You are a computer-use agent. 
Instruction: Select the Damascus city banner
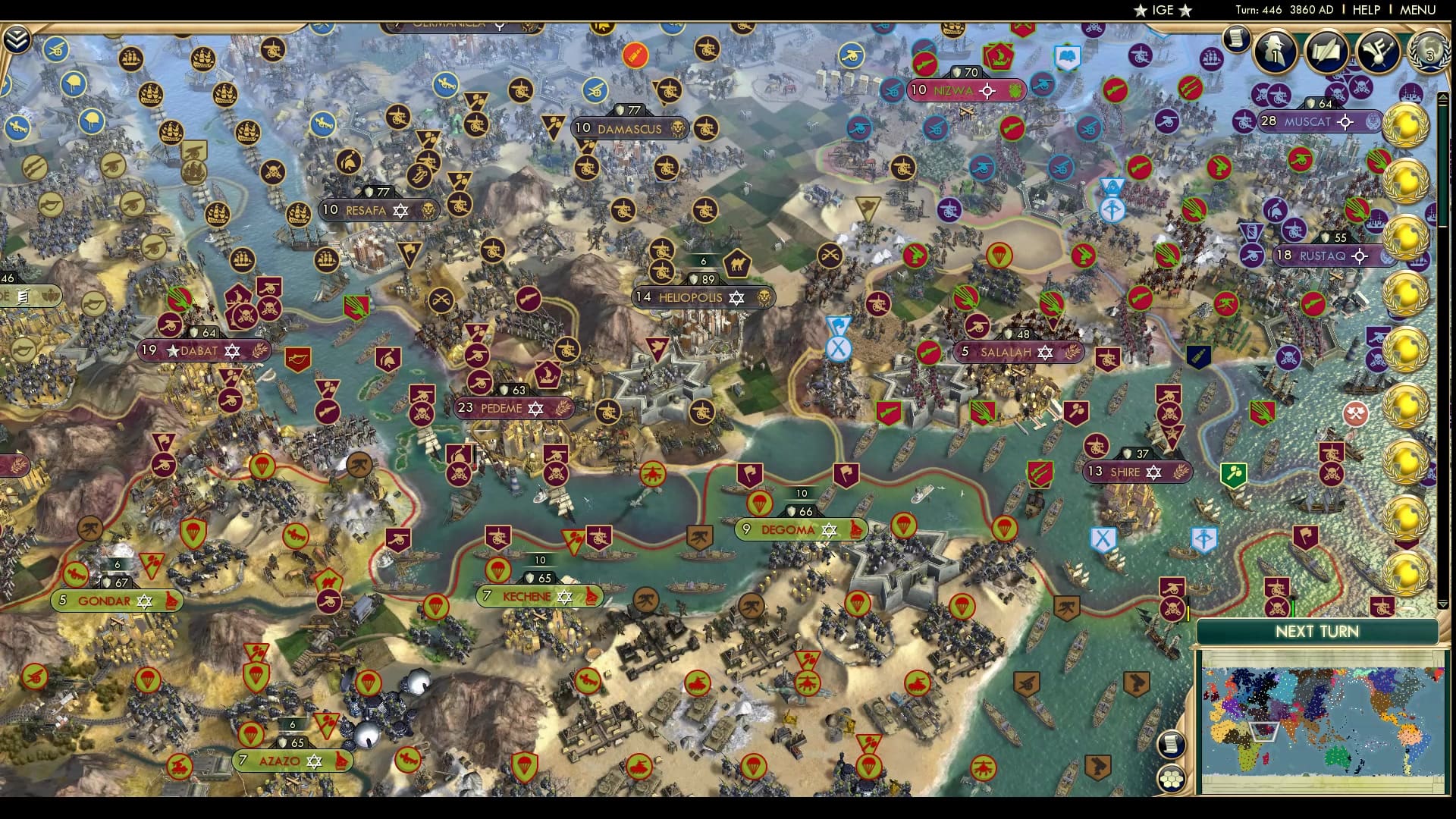point(629,128)
